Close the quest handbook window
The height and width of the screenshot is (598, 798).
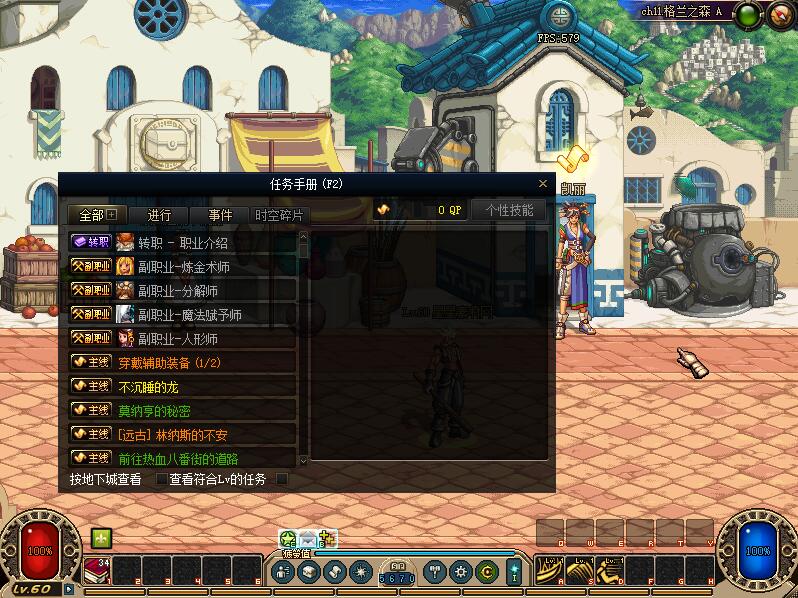[x=543, y=184]
